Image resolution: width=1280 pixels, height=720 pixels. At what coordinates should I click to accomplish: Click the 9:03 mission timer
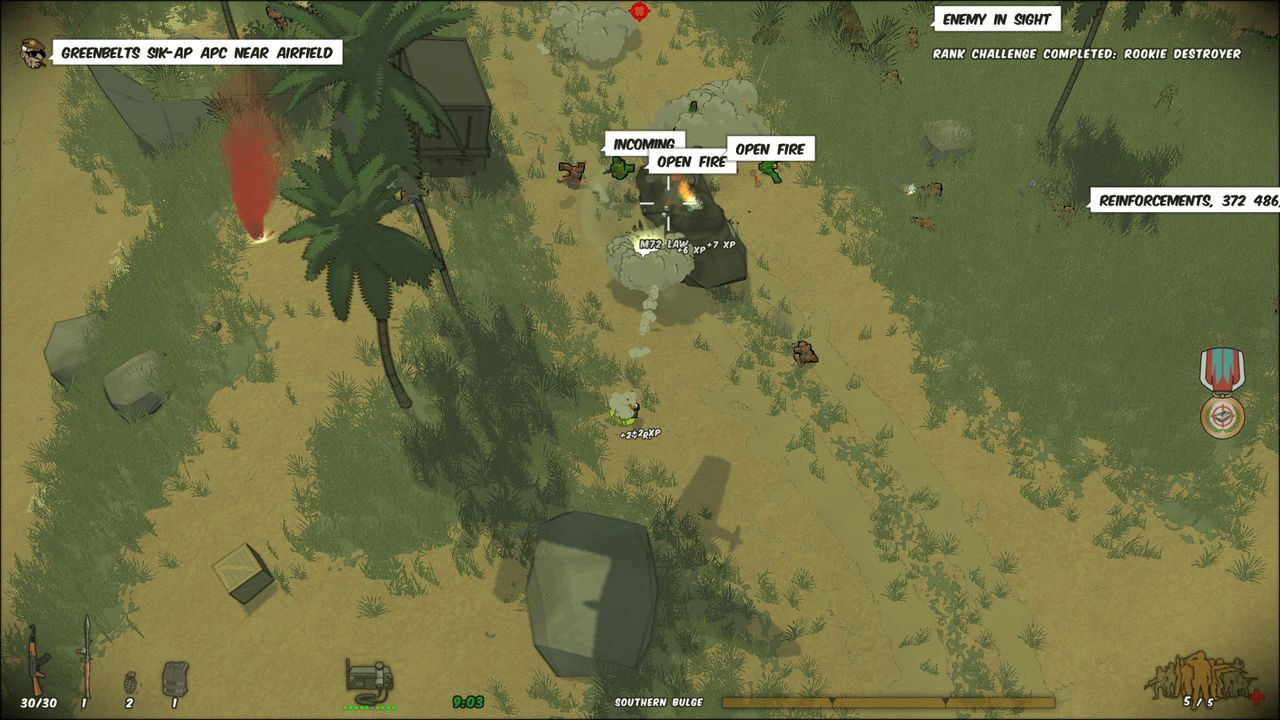point(469,701)
